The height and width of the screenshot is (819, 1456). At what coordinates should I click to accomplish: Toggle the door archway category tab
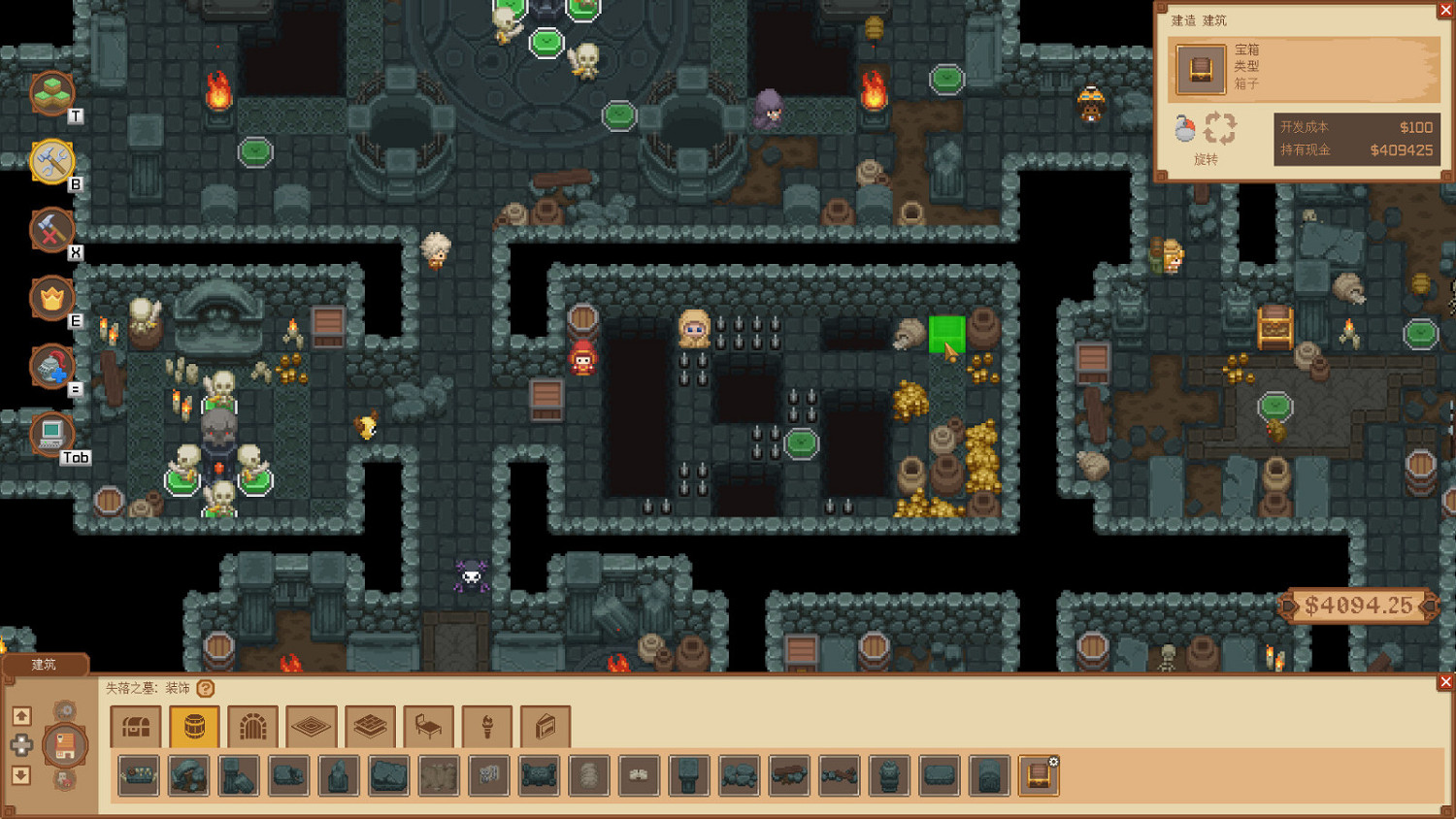click(252, 725)
